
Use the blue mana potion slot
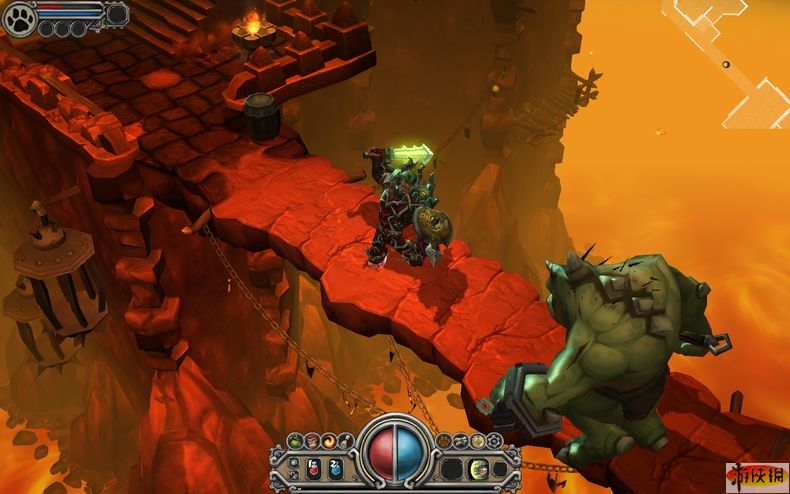click(335, 467)
